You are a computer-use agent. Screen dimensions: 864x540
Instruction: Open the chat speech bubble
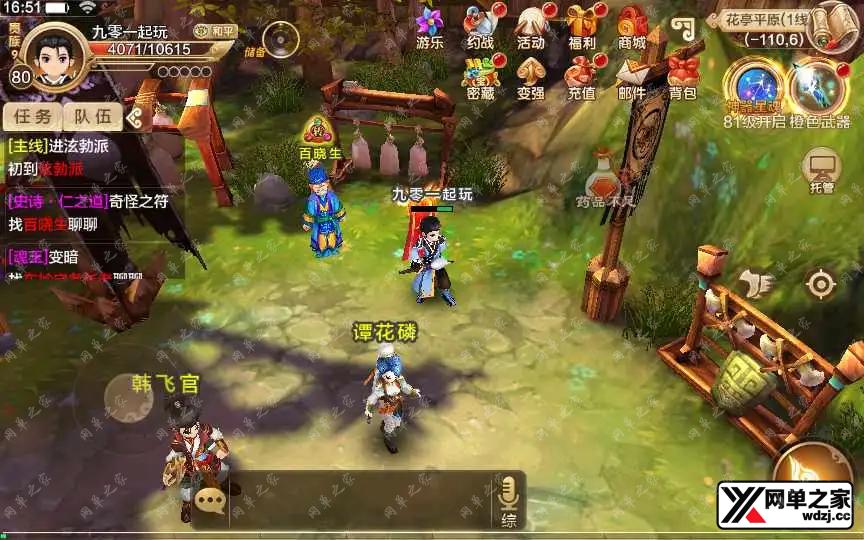(210, 500)
